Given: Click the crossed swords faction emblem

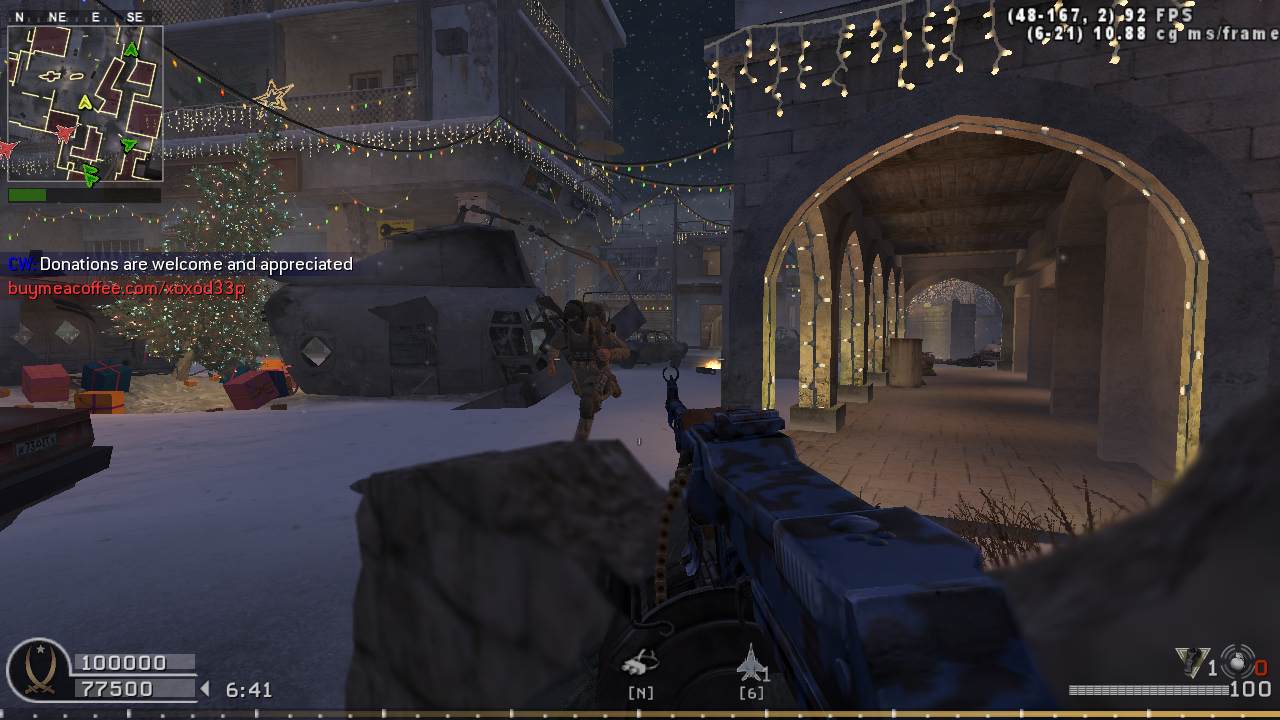Looking at the screenshot, I should [38, 669].
